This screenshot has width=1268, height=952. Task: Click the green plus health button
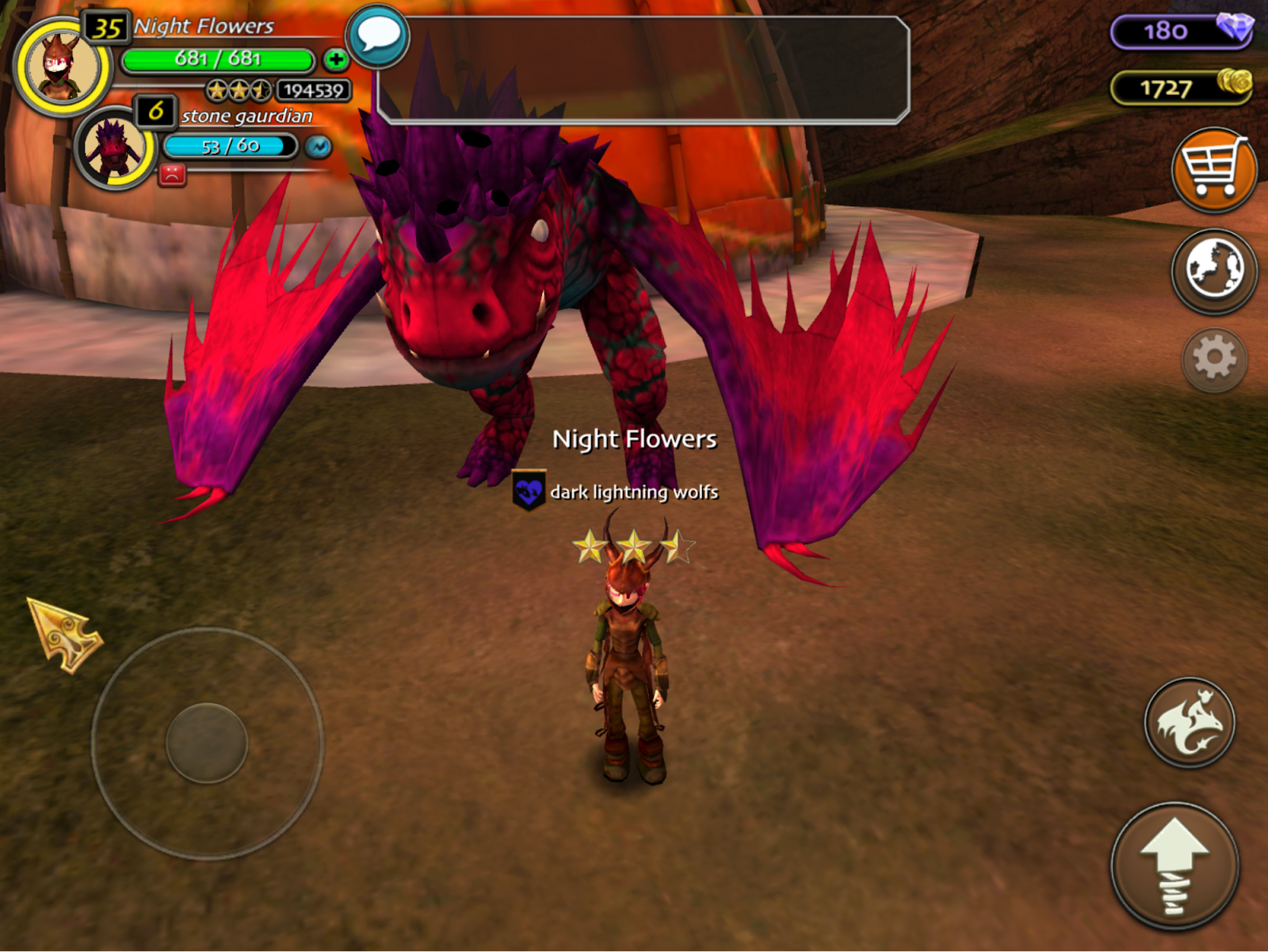[336, 59]
